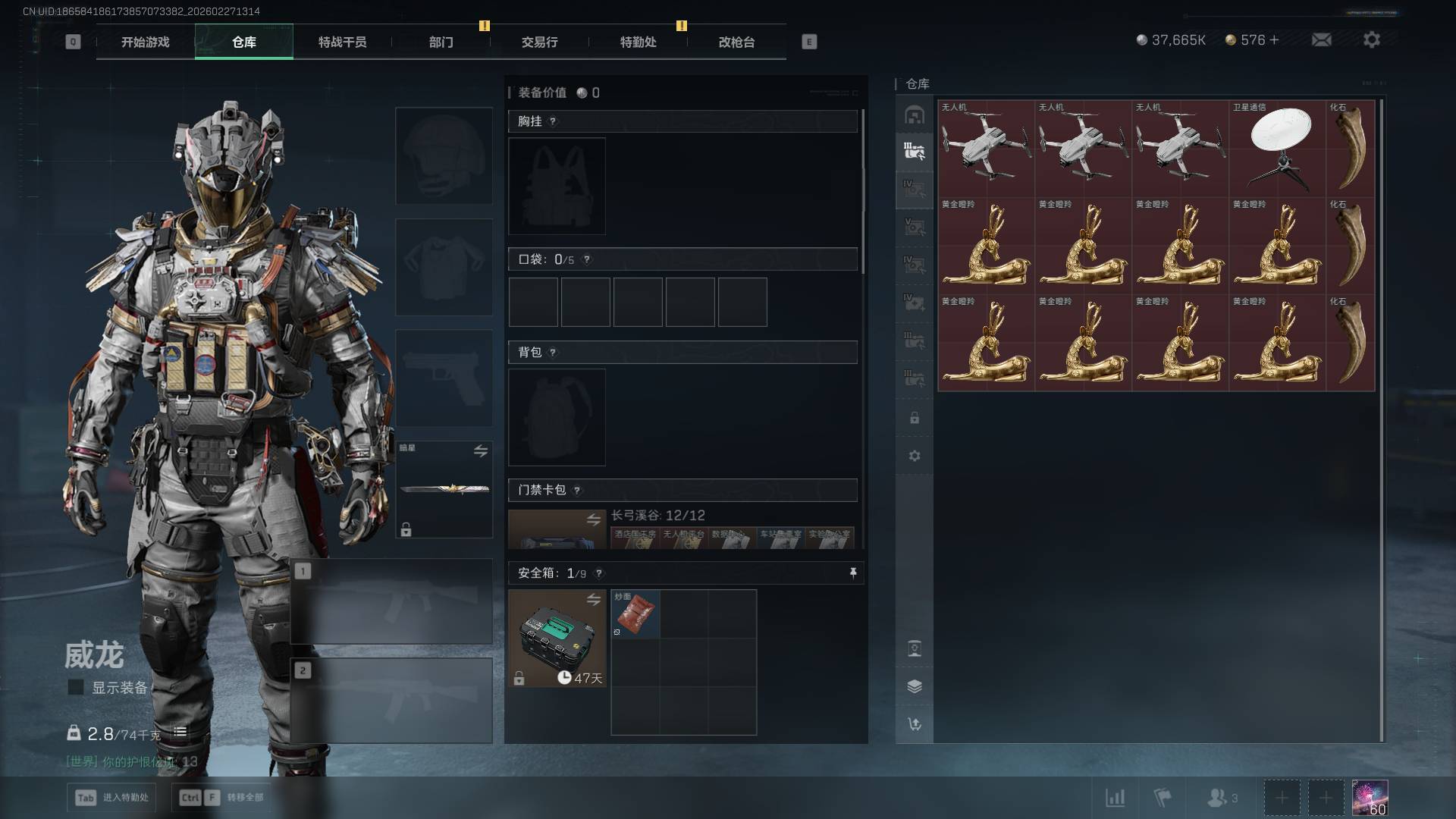Select the 特勤处 tab
This screenshot has height=819, width=1456.
pyautogui.click(x=638, y=42)
